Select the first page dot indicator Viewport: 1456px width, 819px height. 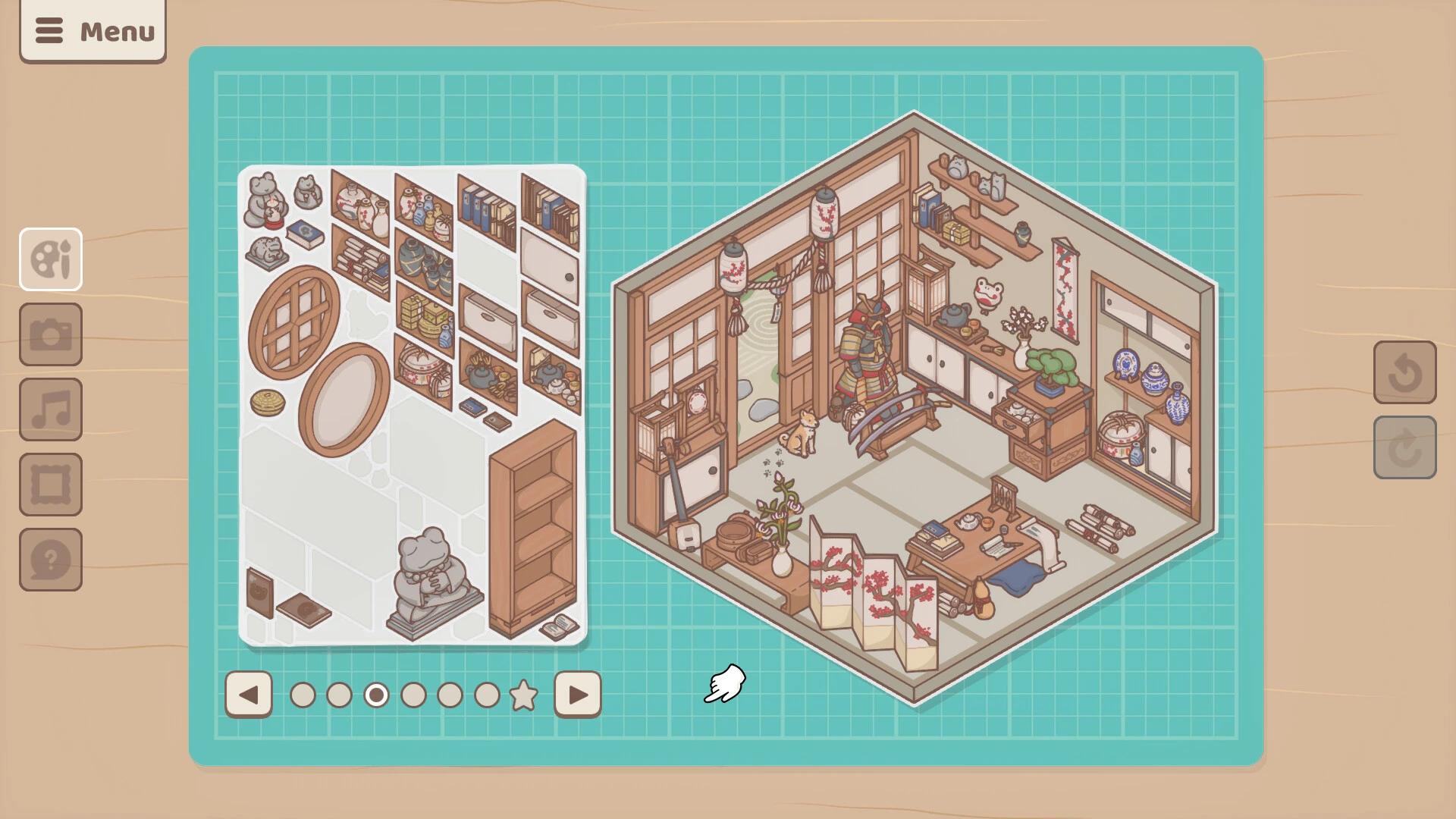point(303,694)
